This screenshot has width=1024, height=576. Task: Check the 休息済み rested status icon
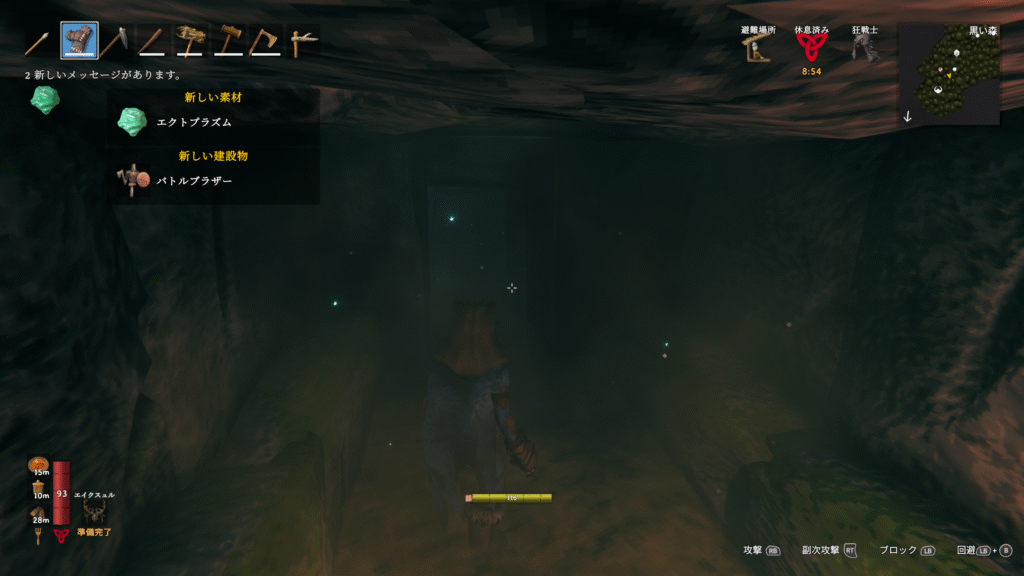[x=810, y=48]
